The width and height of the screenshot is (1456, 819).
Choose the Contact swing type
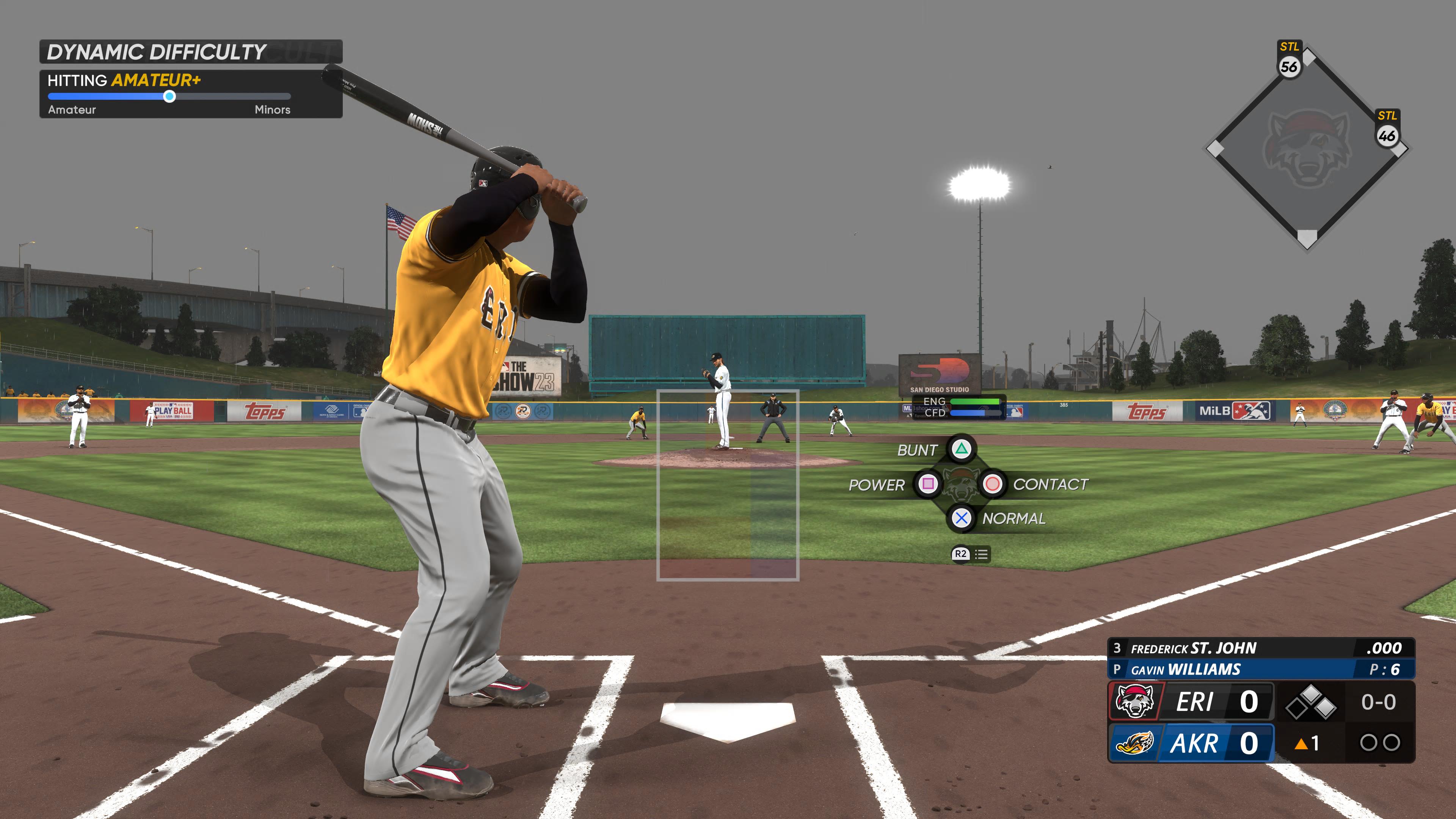pyautogui.click(x=992, y=484)
